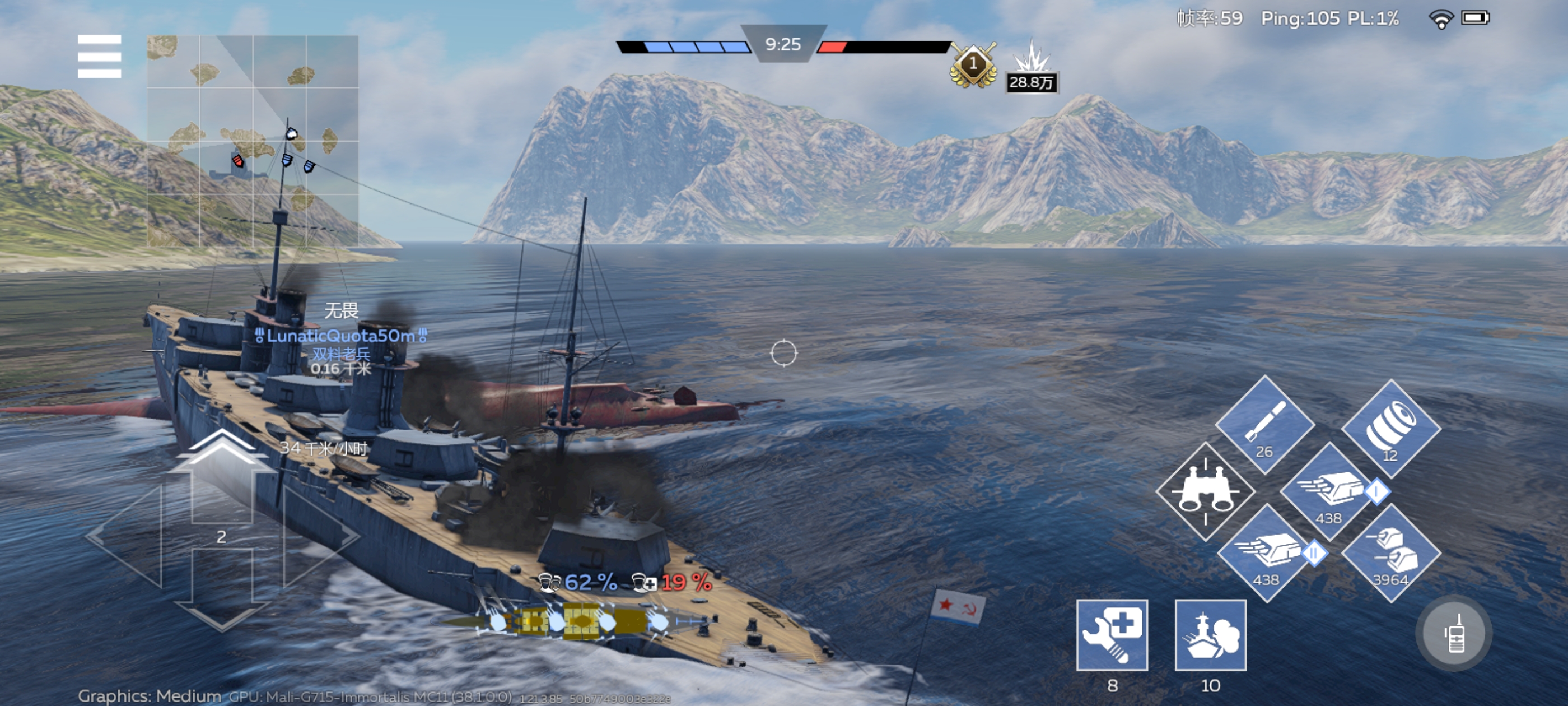This screenshot has height=706, width=1568.
Task: Use the repair kit ability
Action: [x=1112, y=635]
